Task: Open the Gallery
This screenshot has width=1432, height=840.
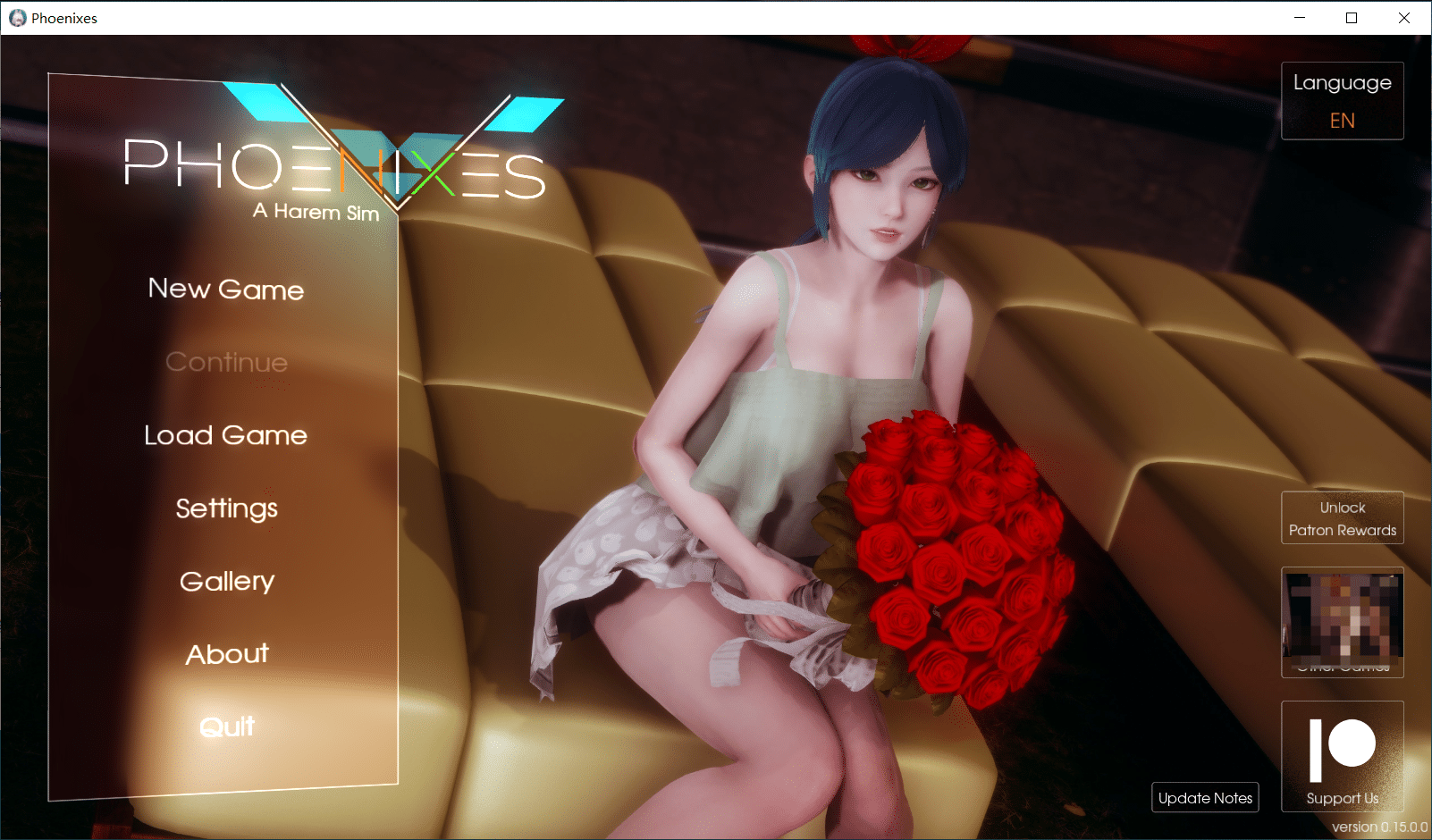Action: click(226, 582)
